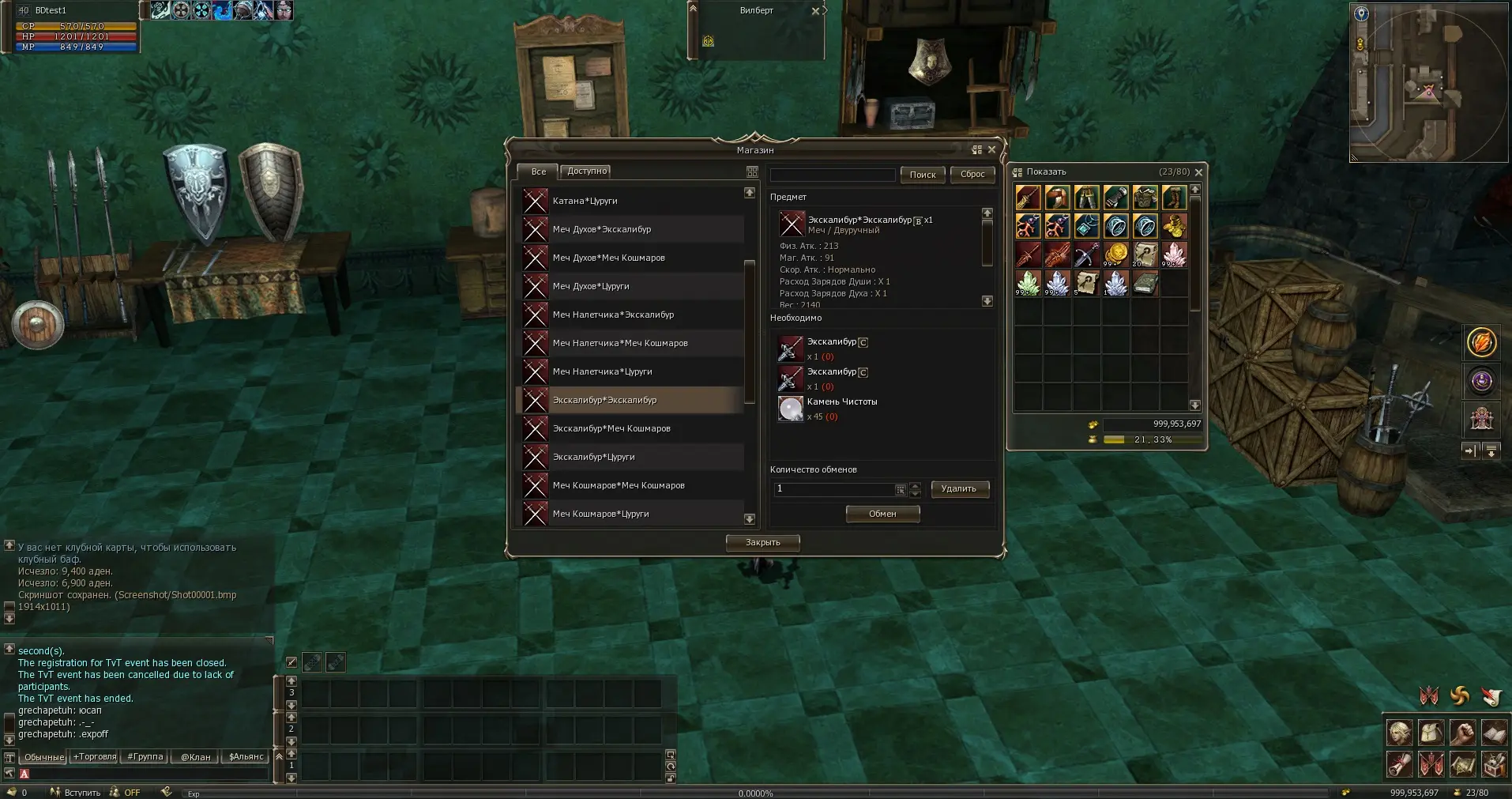Close the Магазин window with X
Screen dimensions: 1512x799
(x=992, y=149)
